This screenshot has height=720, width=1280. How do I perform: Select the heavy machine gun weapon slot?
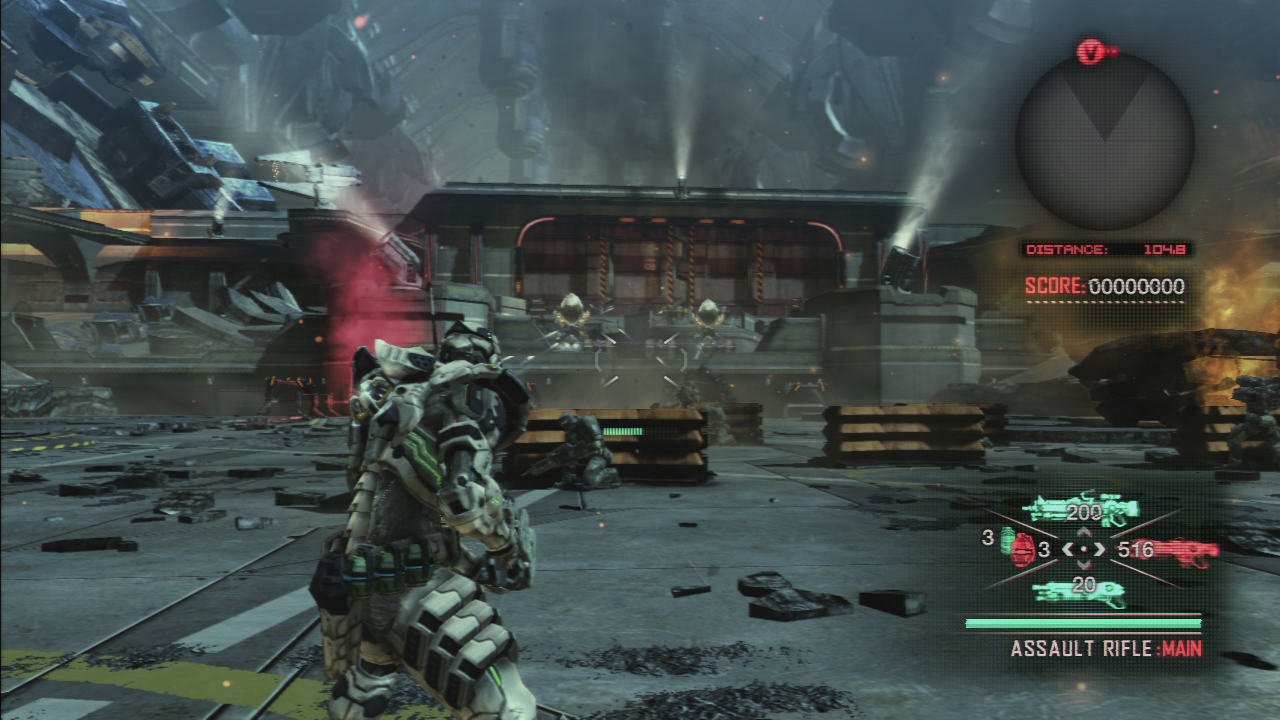pos(1080,512)
